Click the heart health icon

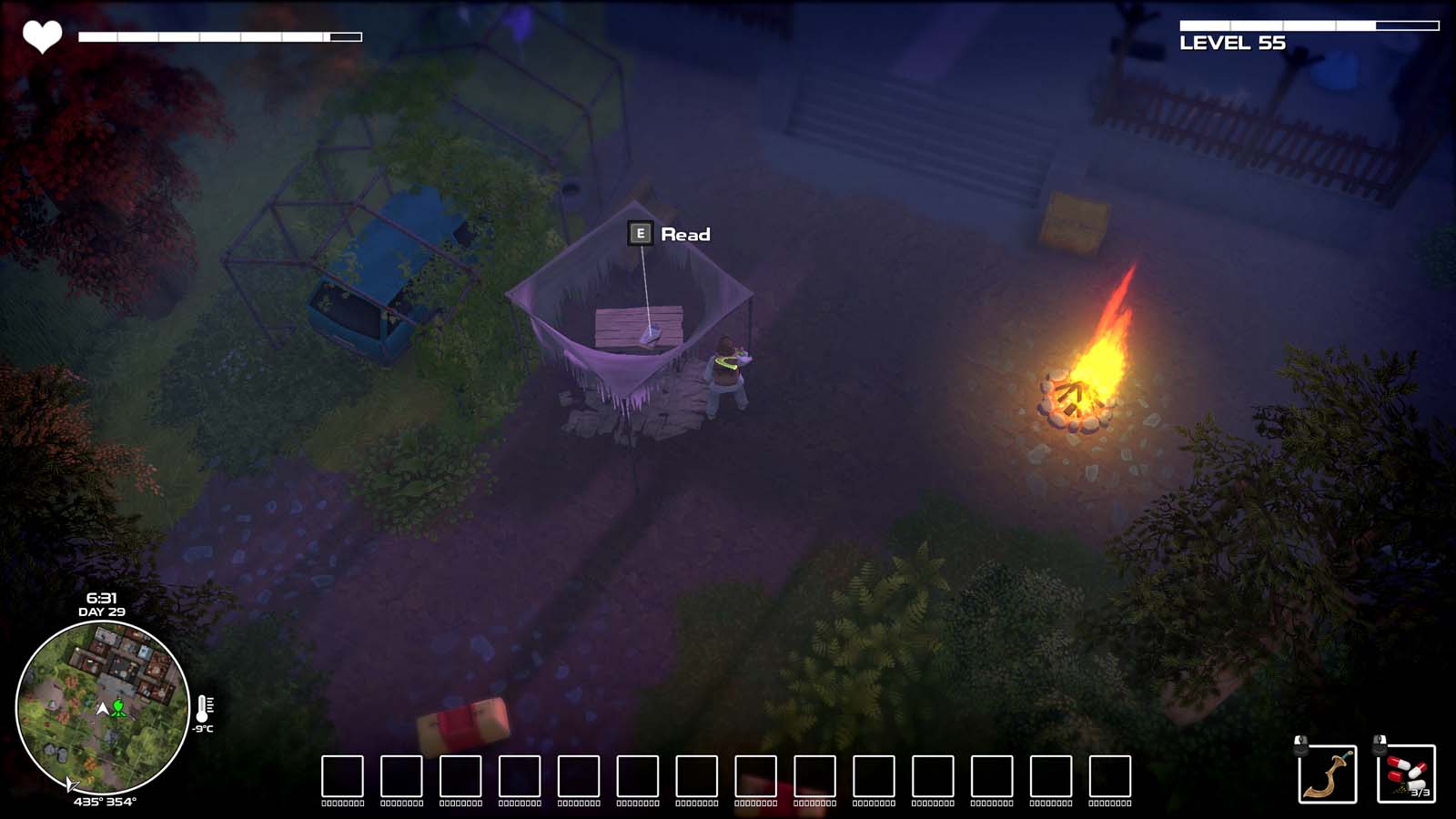click(x=42, y=35)
